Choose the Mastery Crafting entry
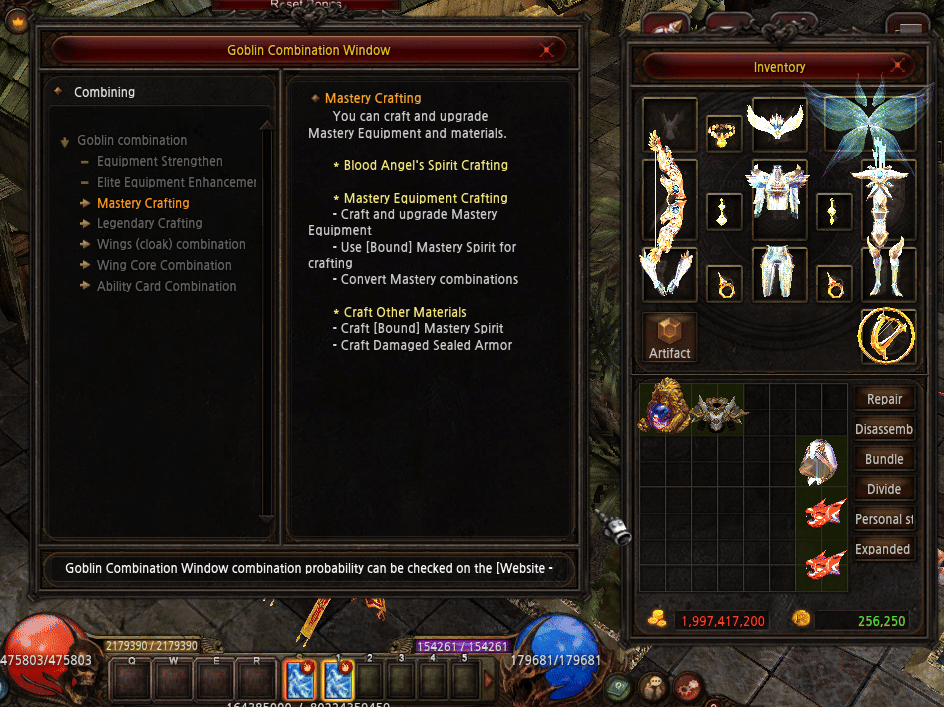The image size is (944, 707). (143, 203)
